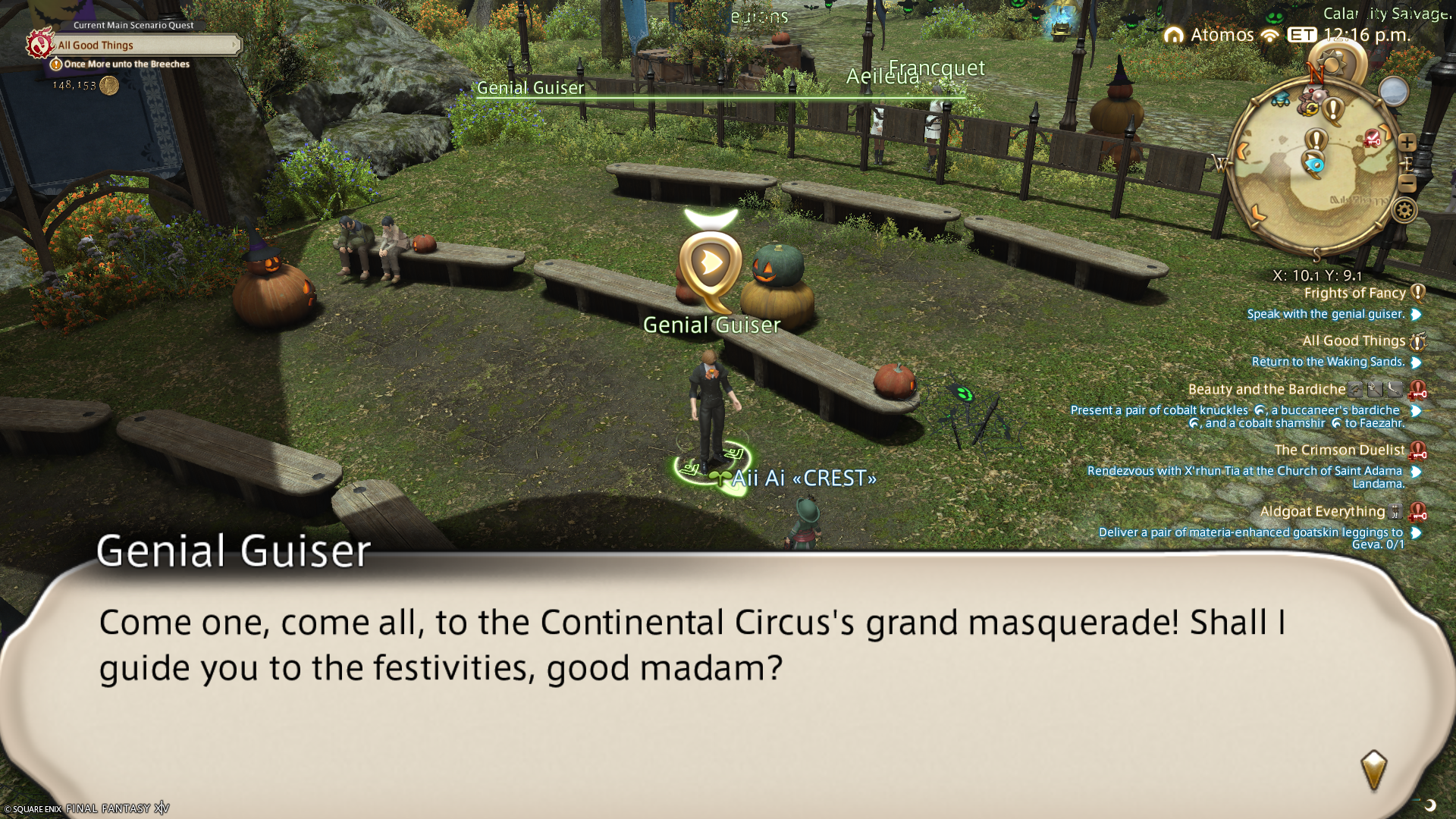
Task: Click the Speak with the genial guiser objective
Action: 1326,314
